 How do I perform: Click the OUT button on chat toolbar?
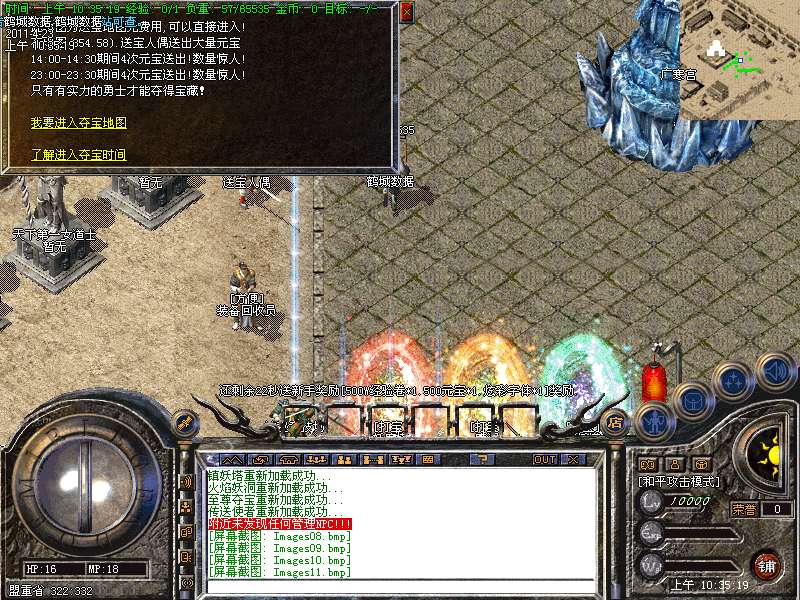[544, 460]
